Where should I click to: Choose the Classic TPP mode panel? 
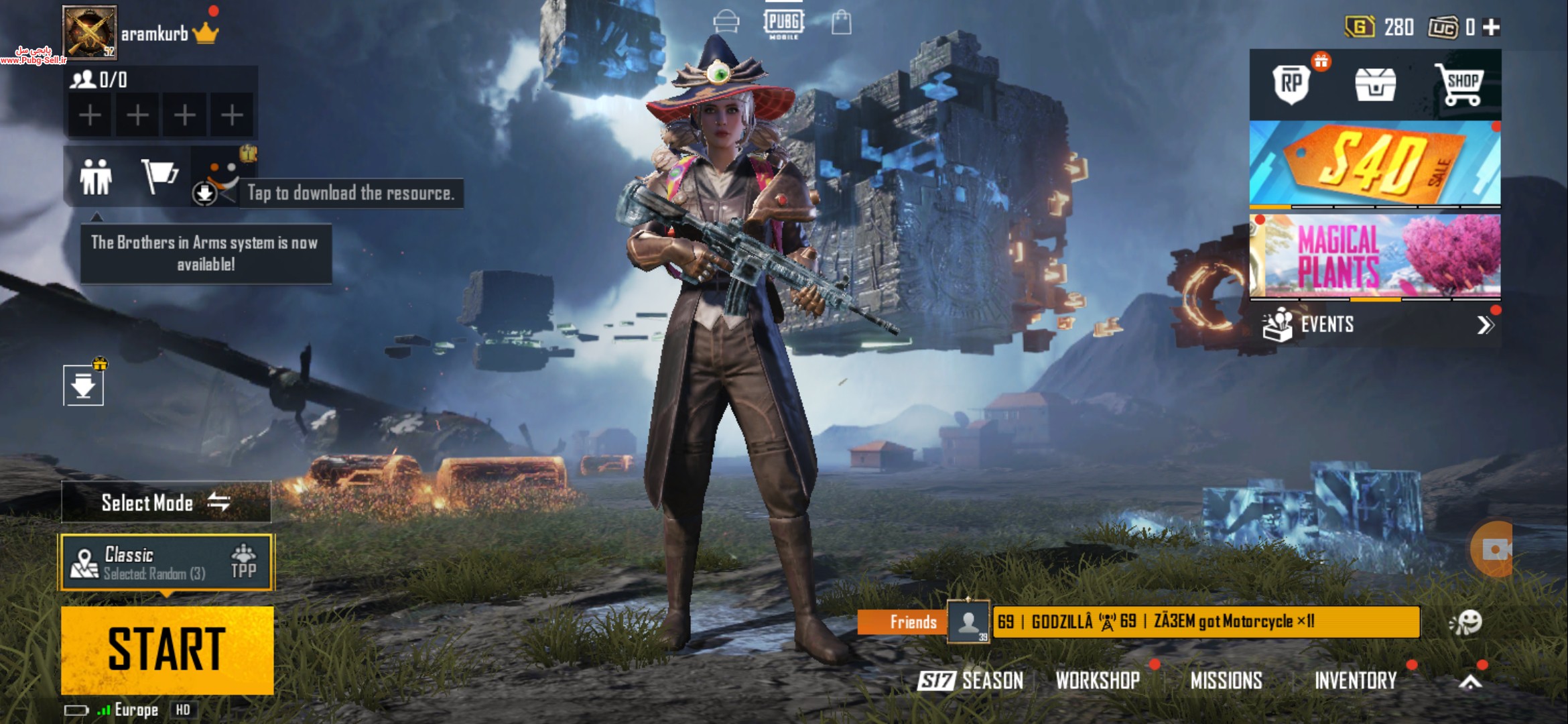point(166,562)
